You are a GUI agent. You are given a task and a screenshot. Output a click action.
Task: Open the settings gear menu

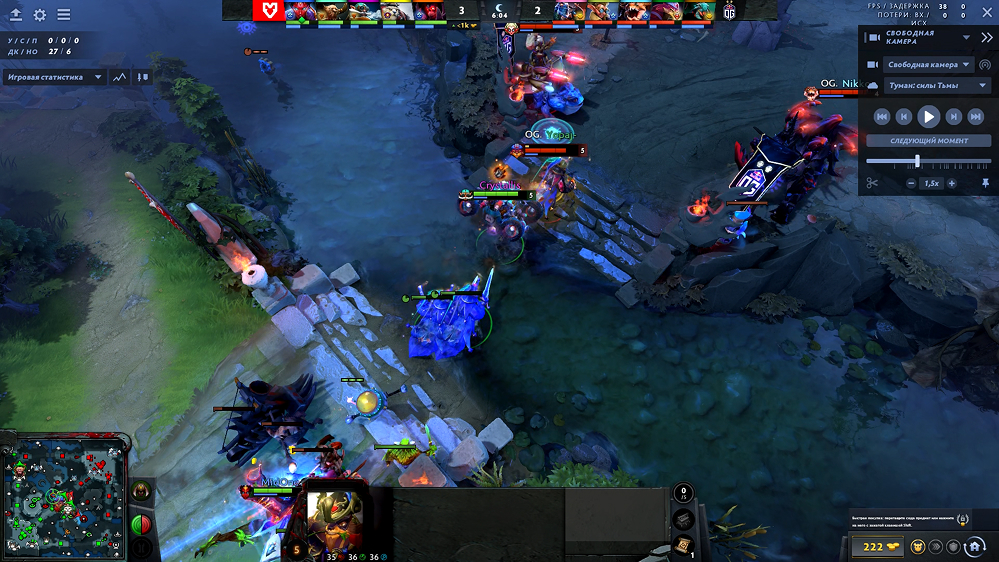(40, 15)
